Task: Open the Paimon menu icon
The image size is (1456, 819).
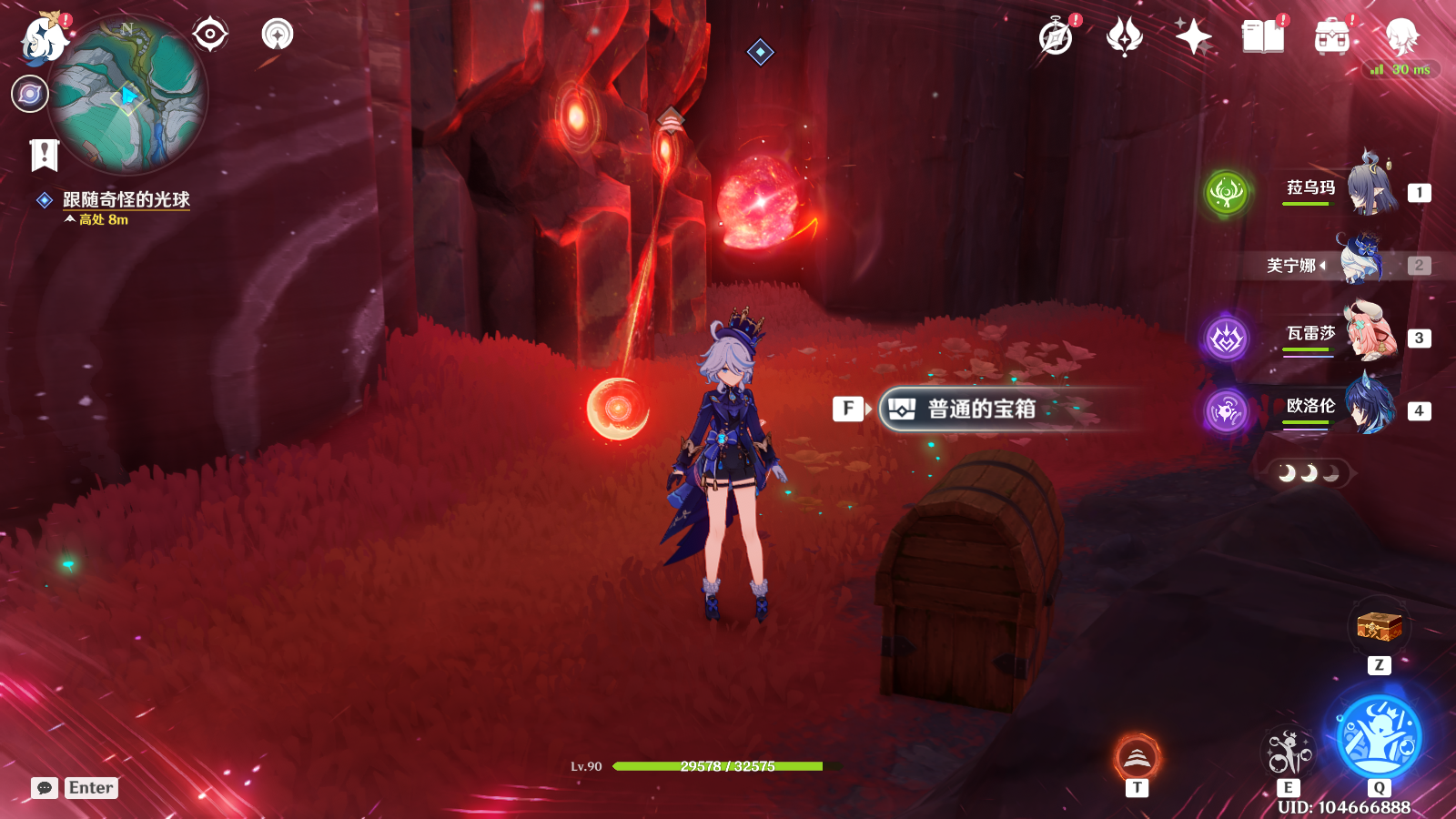Action: pos(43,38)
